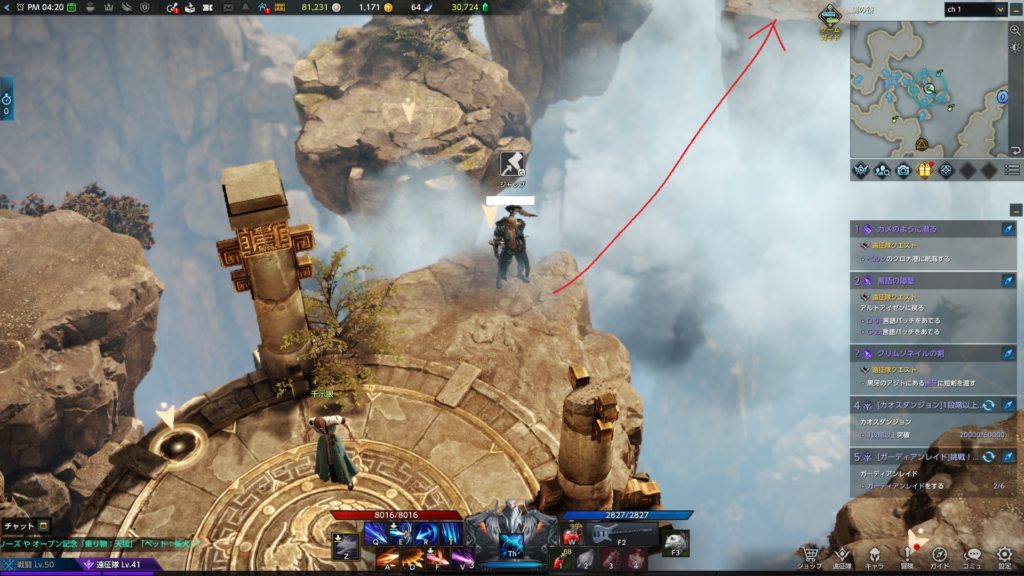This screenshot has width=1024, height=576.
Task: Open the Settings (設定) gear menu
Action: [x=1004, y=555]
